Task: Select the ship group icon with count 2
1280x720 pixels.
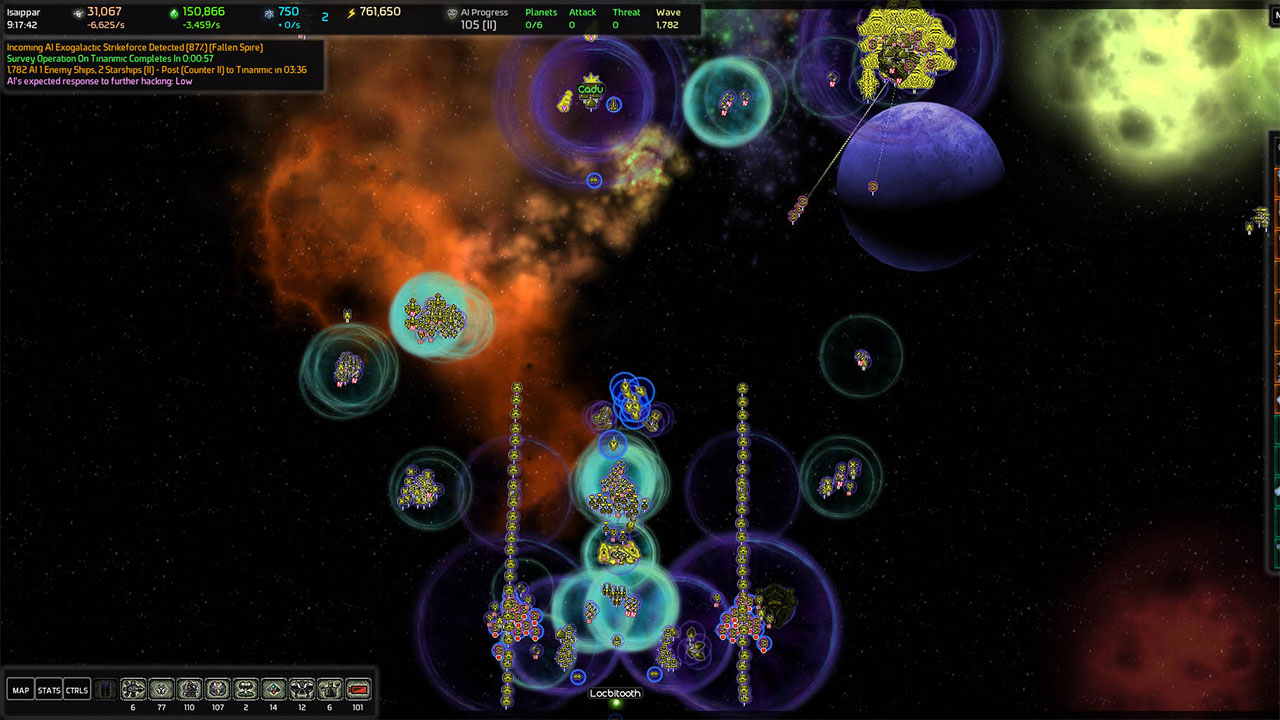Action: [245, 688]
